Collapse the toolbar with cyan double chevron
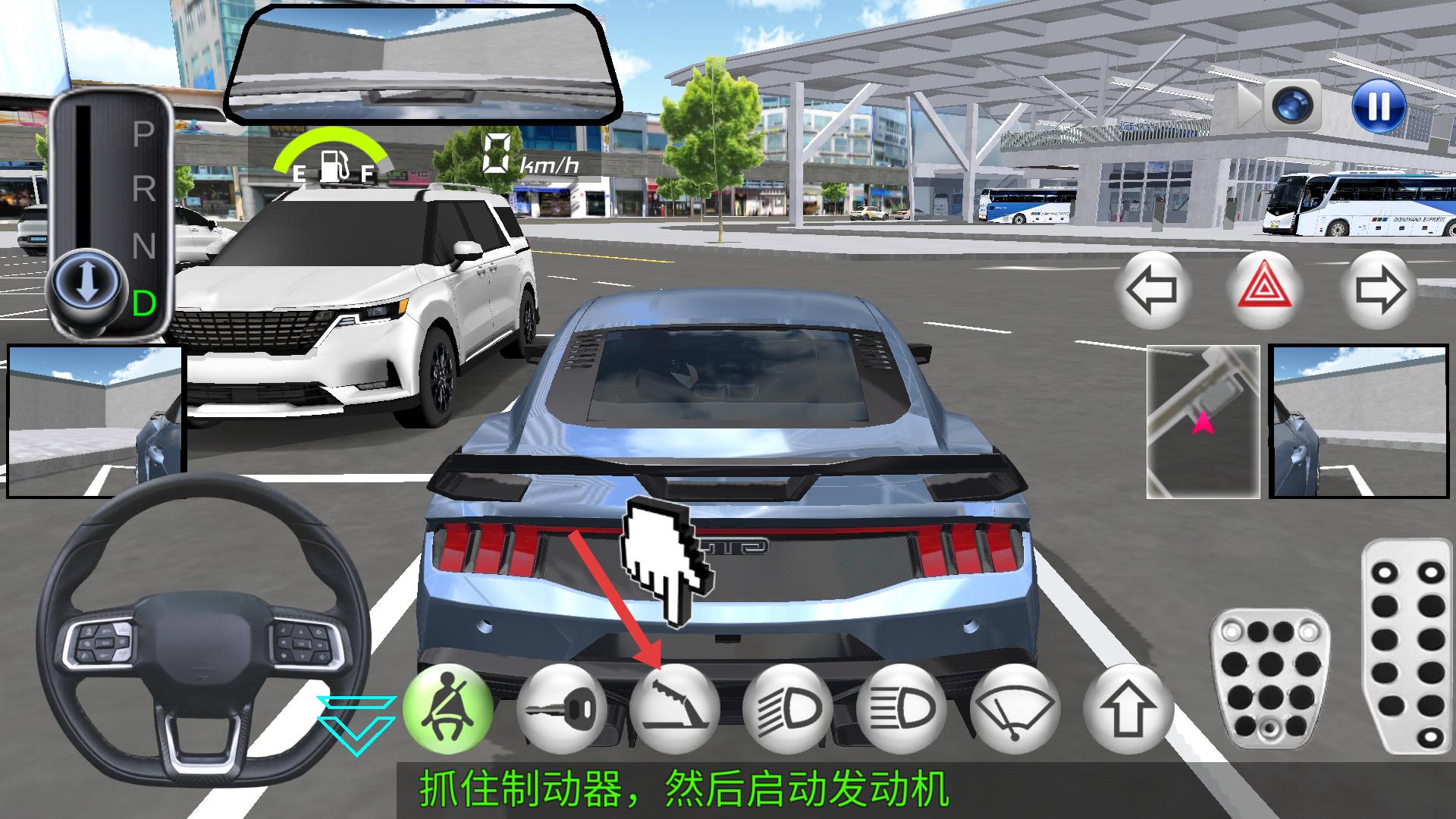 tap(356, 725)
